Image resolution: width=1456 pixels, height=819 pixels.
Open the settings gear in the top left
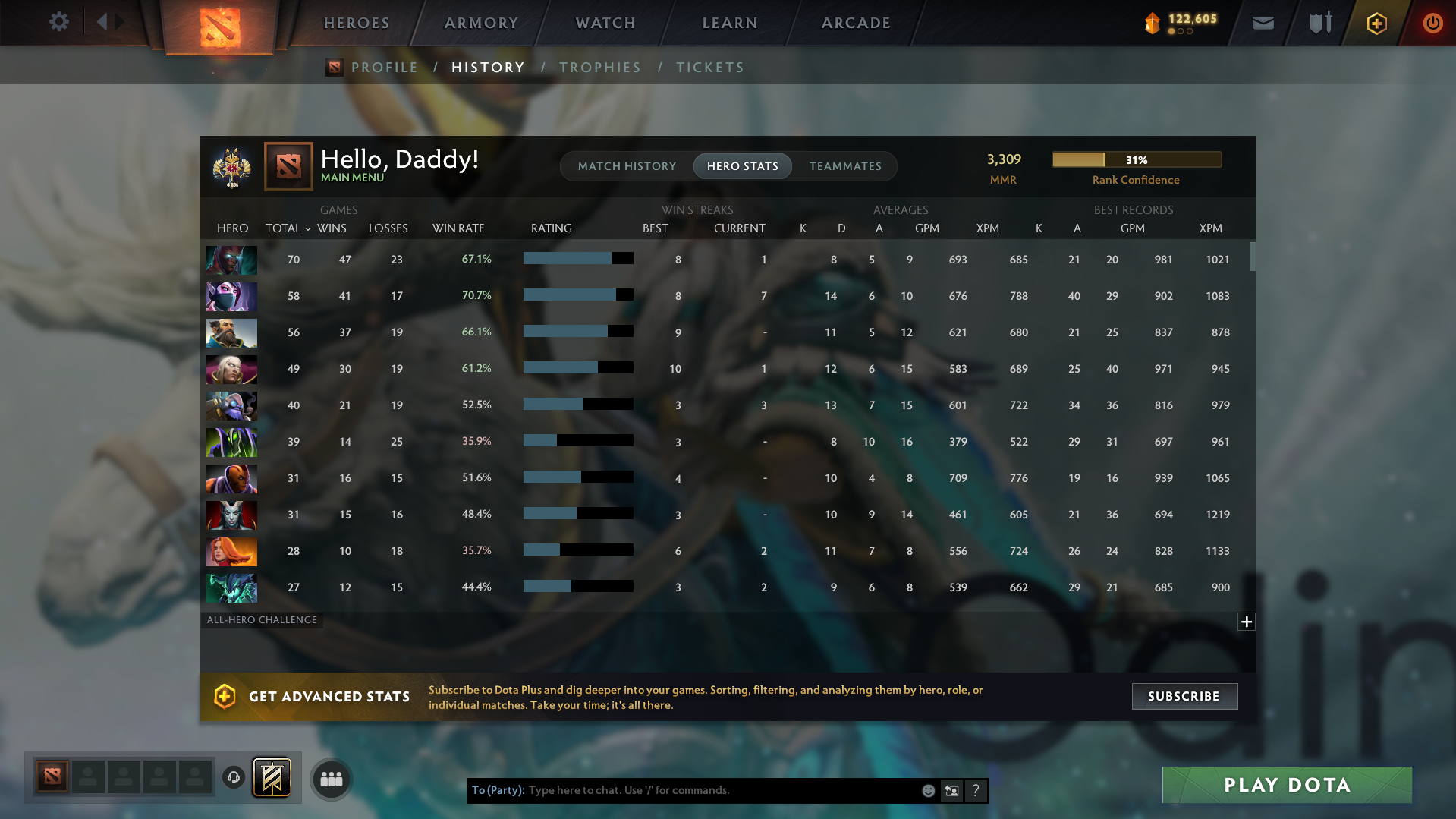click(58, 23)
